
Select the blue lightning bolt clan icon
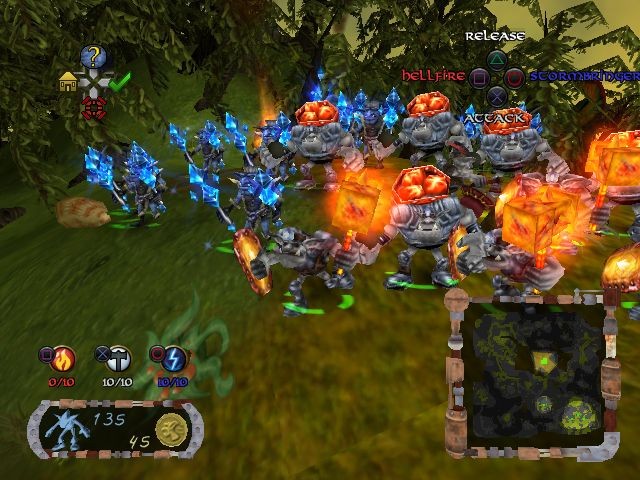(171, 356)
